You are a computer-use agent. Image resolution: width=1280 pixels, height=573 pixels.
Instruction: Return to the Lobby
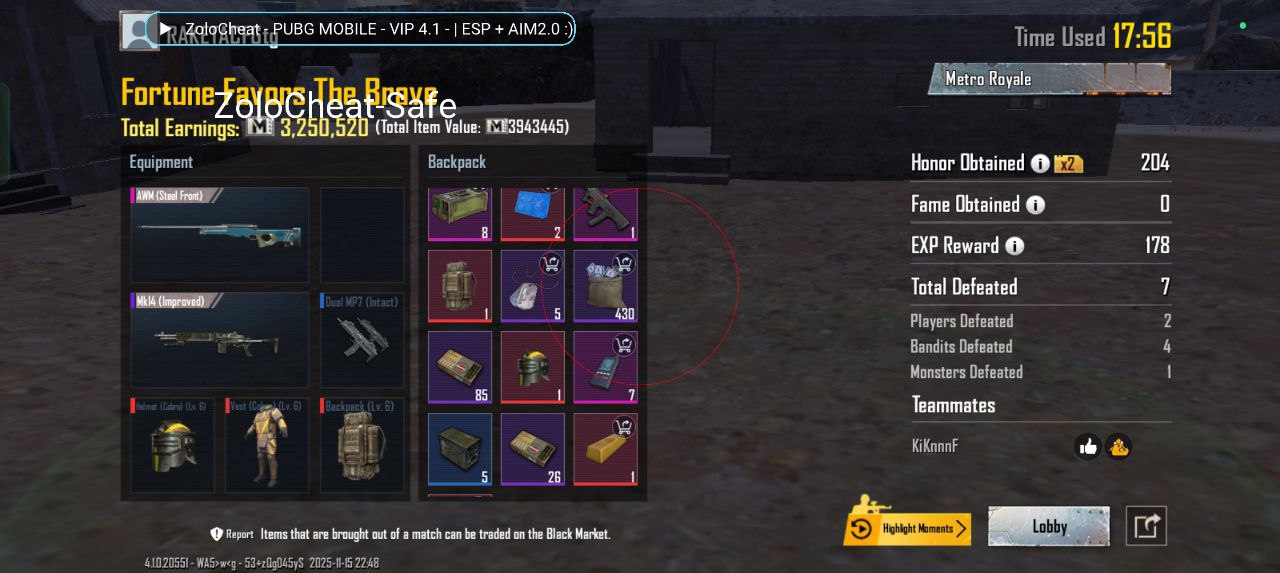[x=1048, y=526]
